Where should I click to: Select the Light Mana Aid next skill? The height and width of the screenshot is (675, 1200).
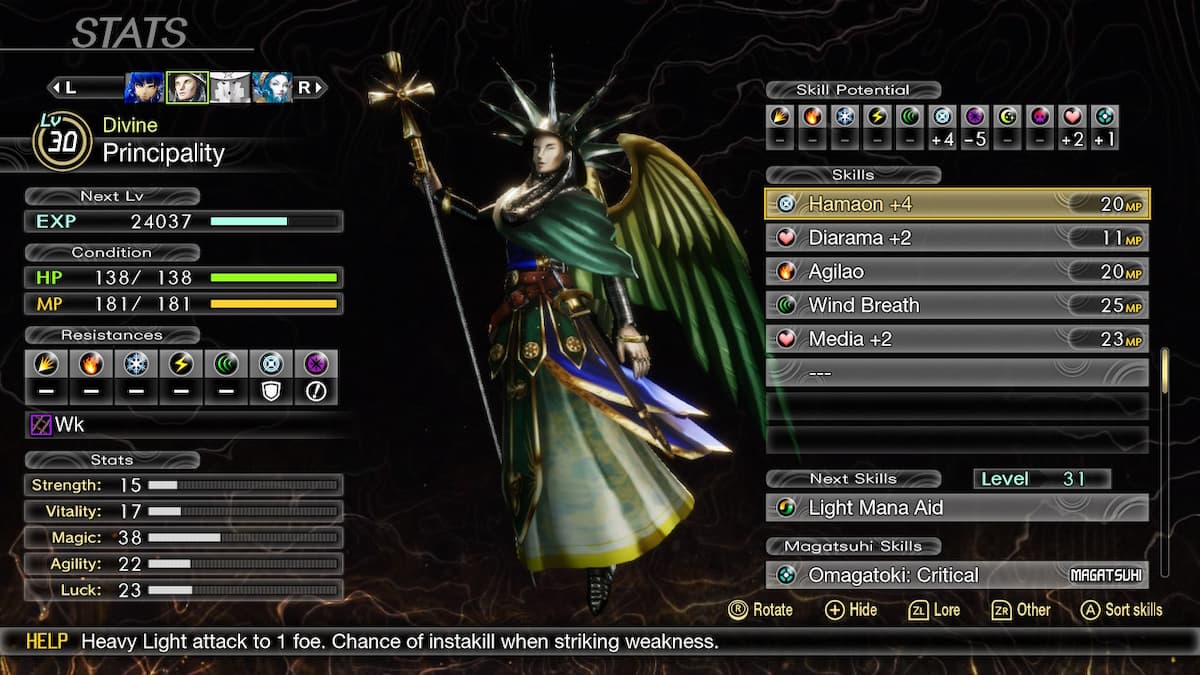[956, 508]
